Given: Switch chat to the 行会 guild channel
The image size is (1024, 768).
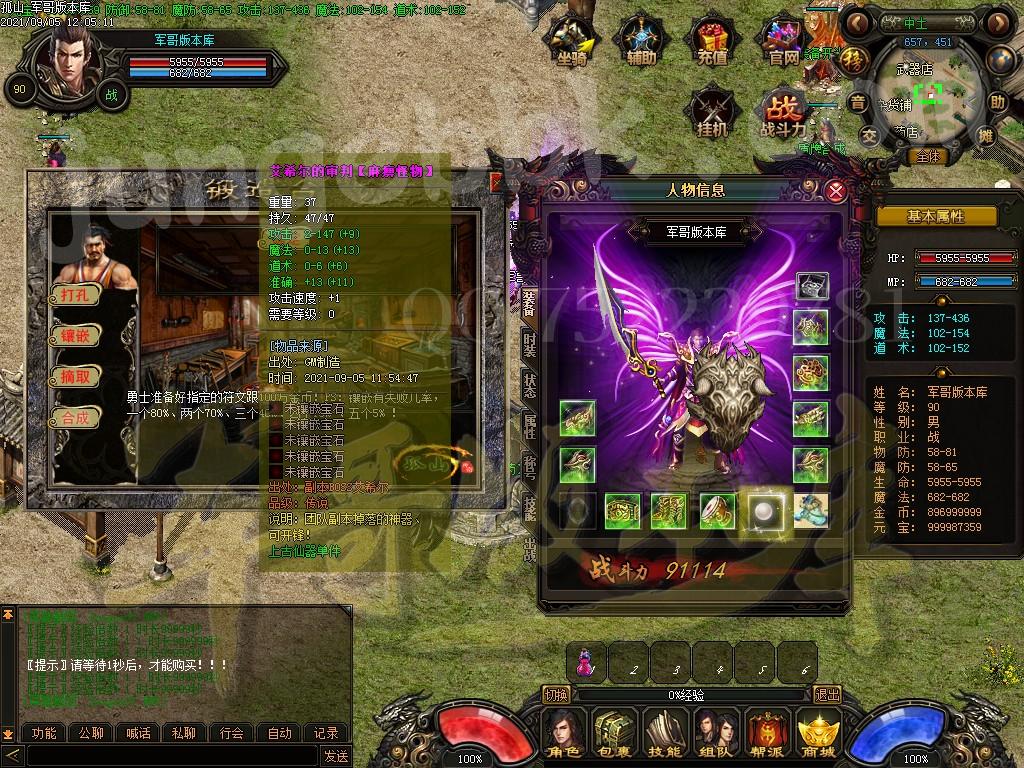Looking at the screenshot, I should coord(232,733).
